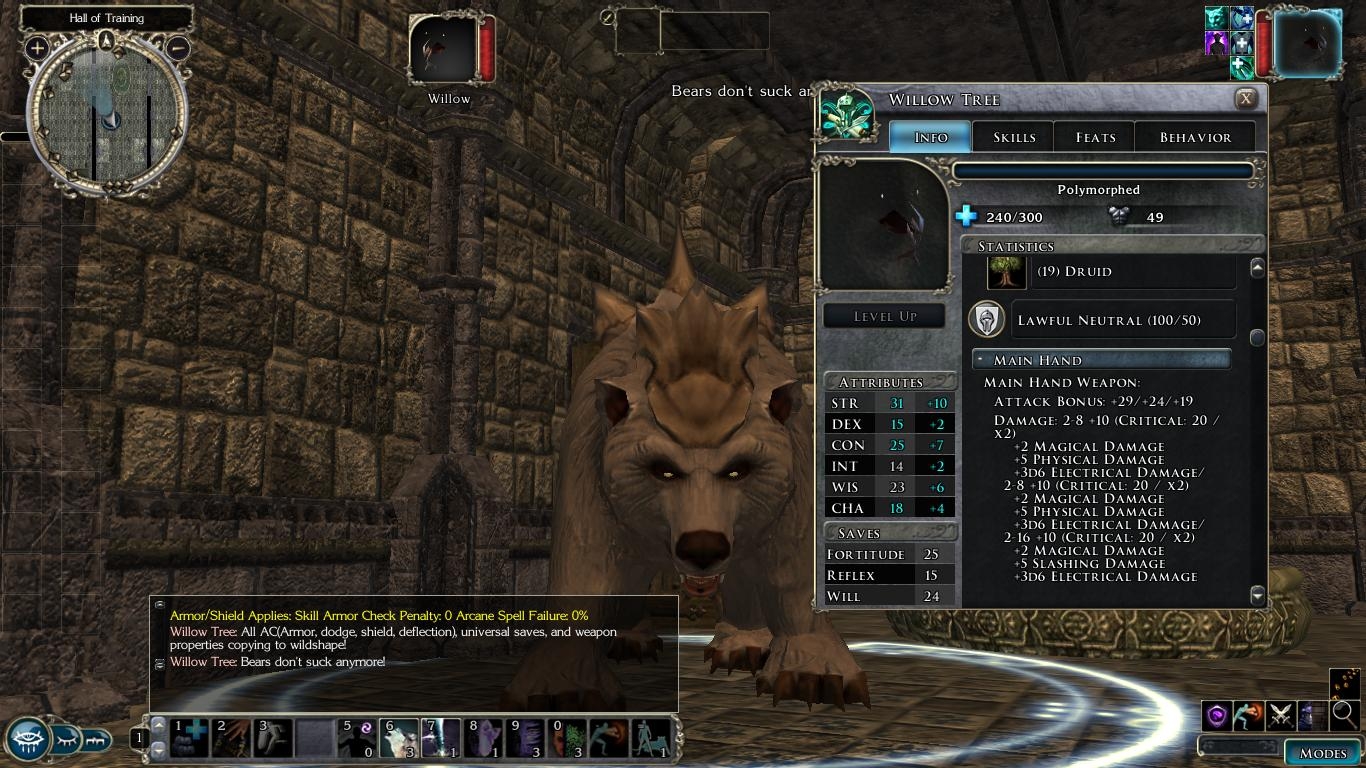The image size is (1366, 768).
Task: Show the Behavior tab
Action: pos(1195,137)
